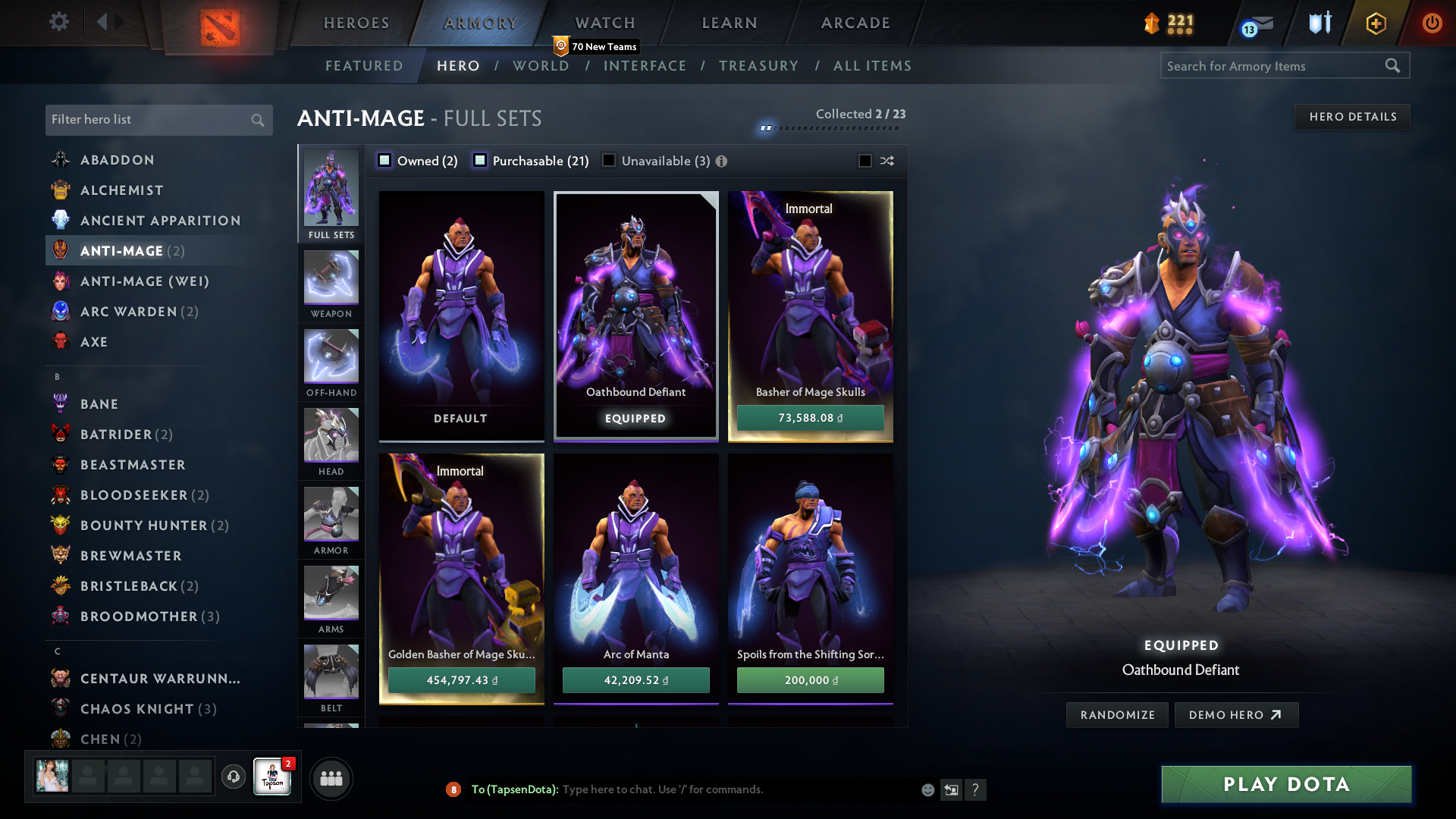Open Dota Plus via the gold hexagon icon
This screenshot has width=1456, height=819.
[x=1375, y=24]
